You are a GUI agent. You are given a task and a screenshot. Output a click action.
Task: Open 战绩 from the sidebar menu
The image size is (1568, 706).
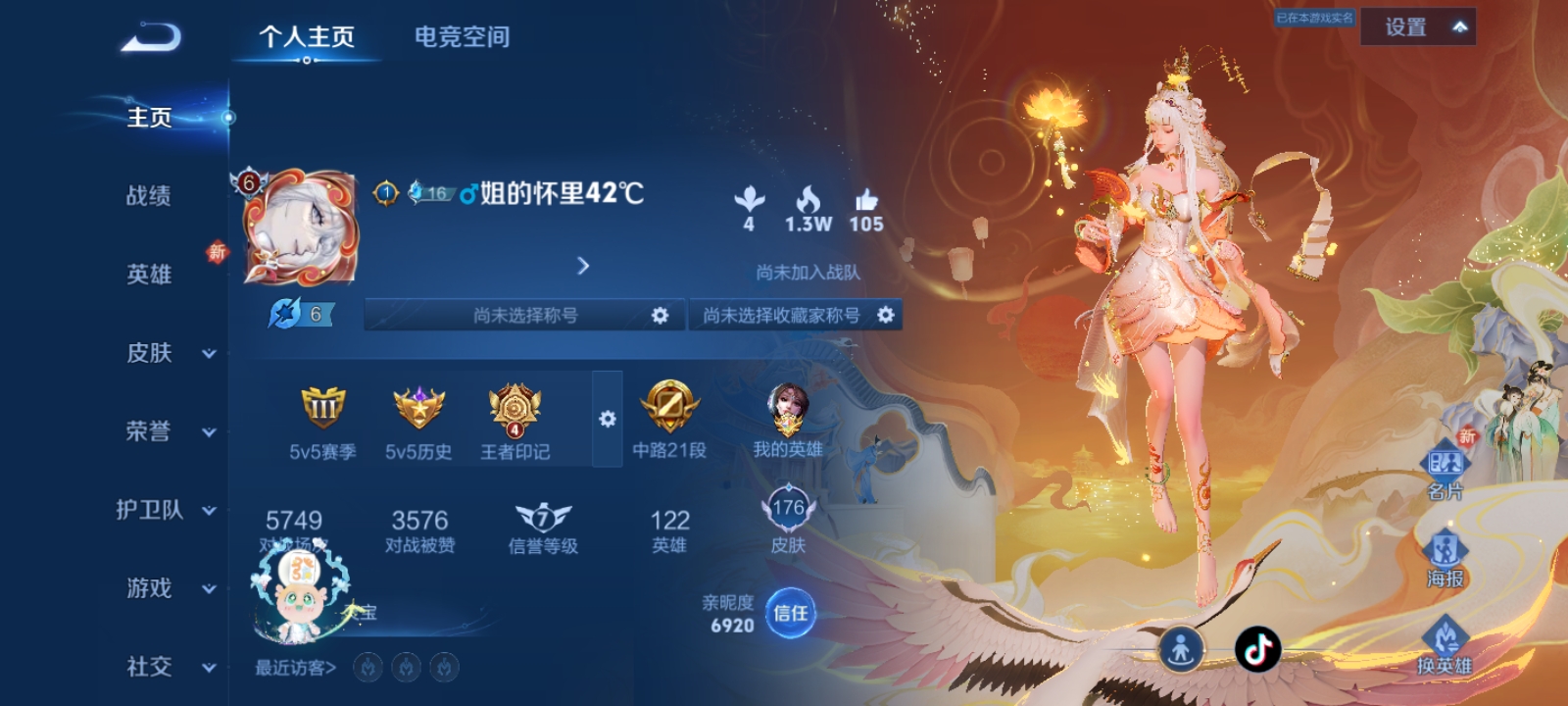pos(147,197)
